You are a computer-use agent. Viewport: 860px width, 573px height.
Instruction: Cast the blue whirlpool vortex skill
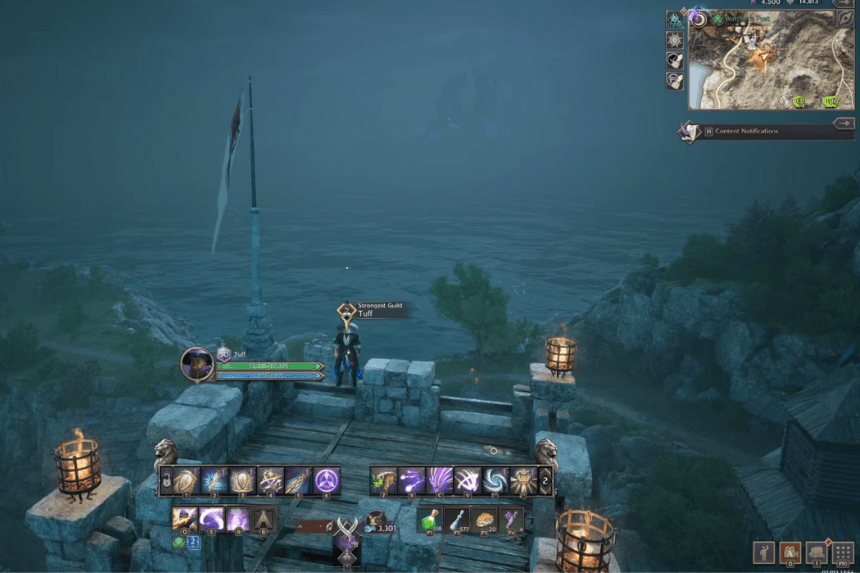(x=495, y=481)
